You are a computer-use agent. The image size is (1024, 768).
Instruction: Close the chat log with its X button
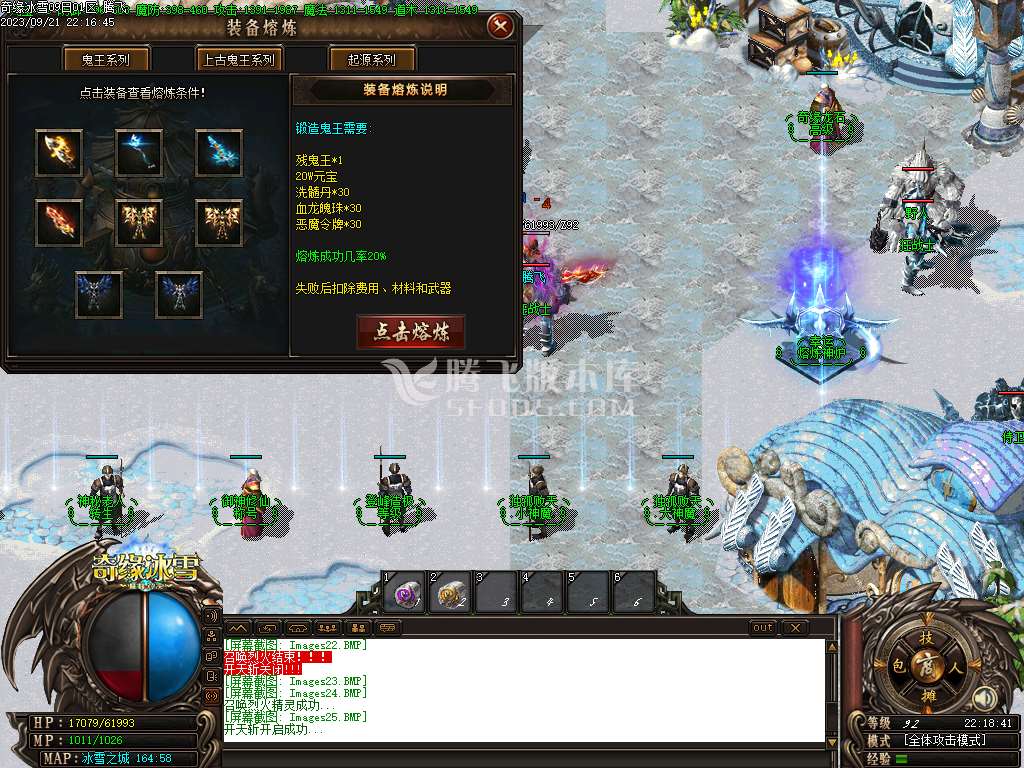[795, 628]
